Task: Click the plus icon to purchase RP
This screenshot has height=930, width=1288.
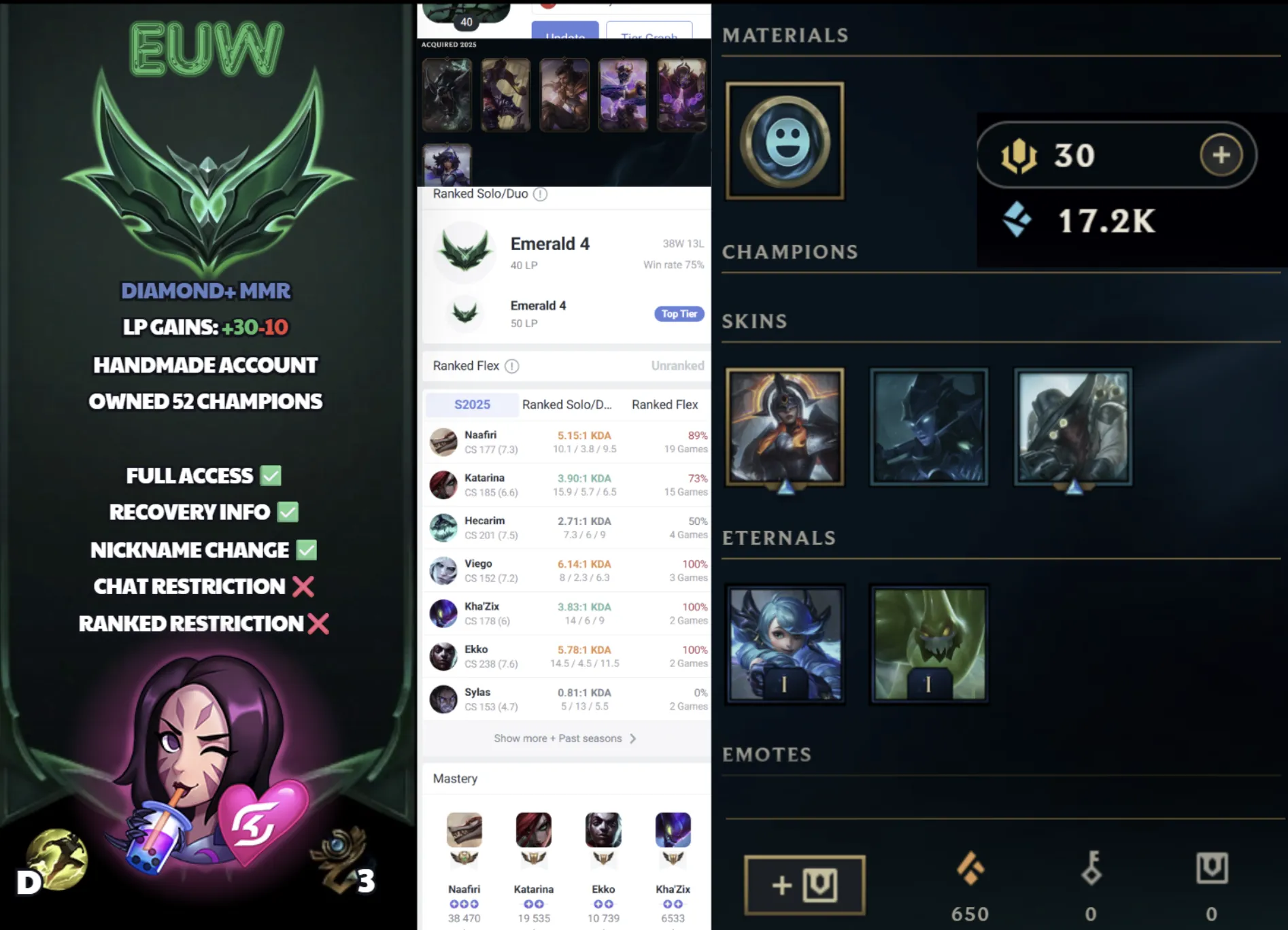Action: coord(1221,155)
